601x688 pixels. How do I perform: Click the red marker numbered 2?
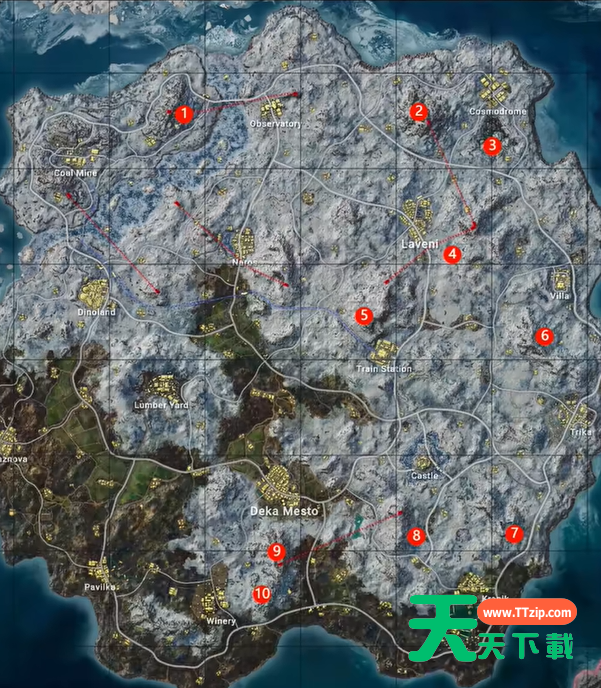click(419, 111)
